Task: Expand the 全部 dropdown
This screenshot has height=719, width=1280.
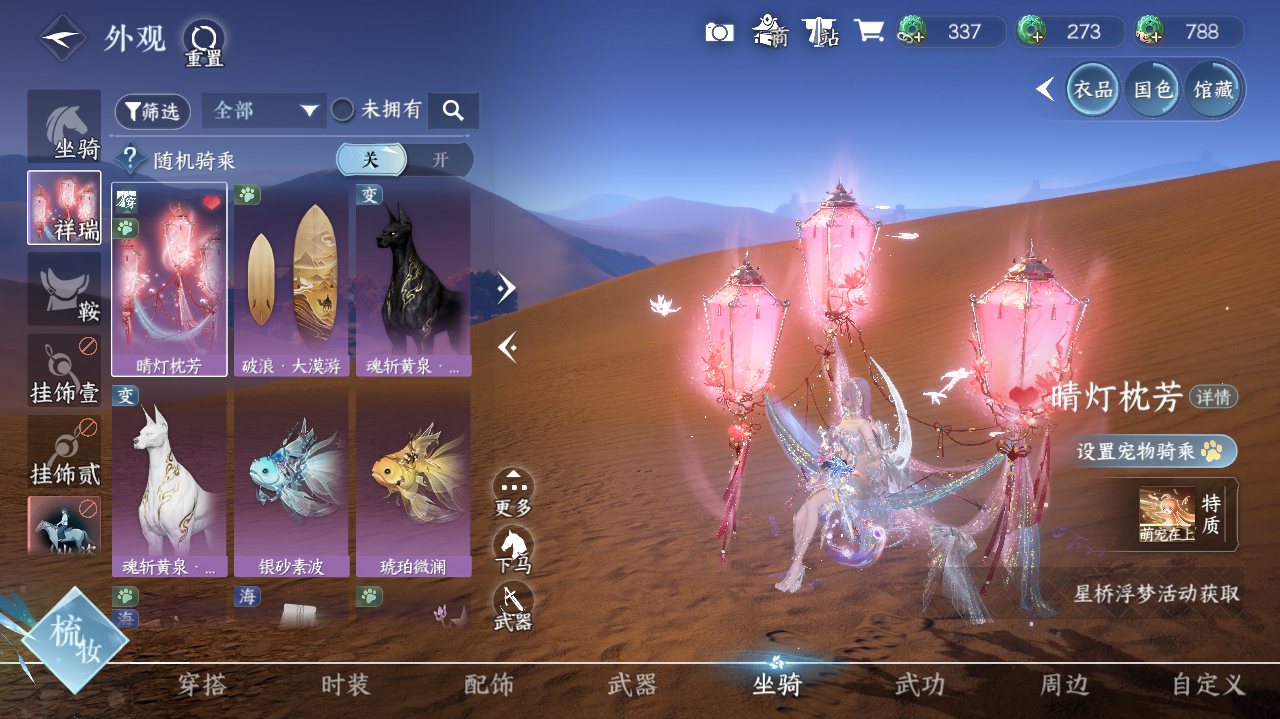Action: coord(264,111)
